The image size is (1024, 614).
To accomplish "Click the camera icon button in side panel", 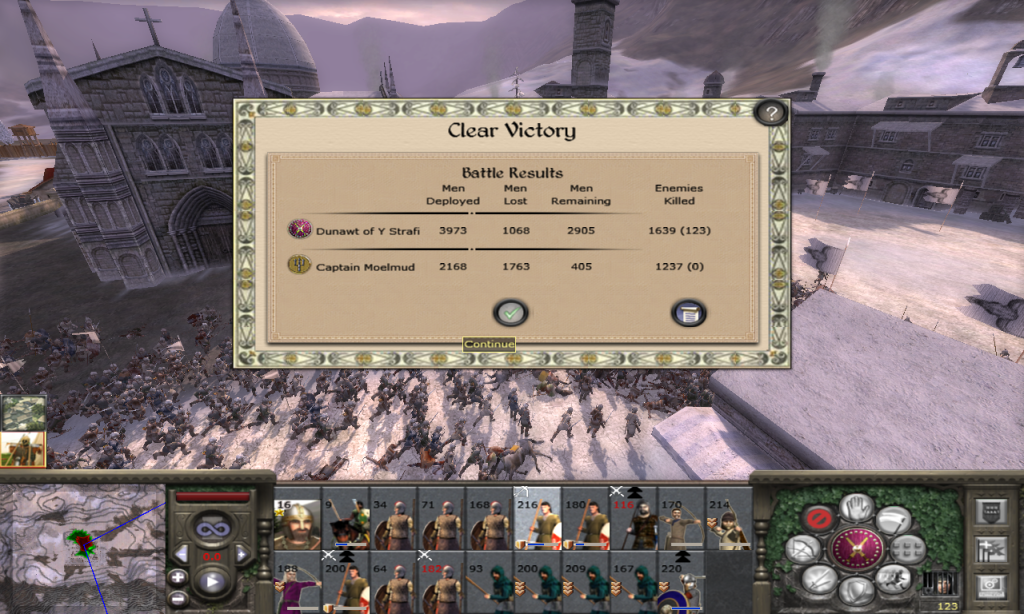I will pyautogui.click(x=990, y=583).
